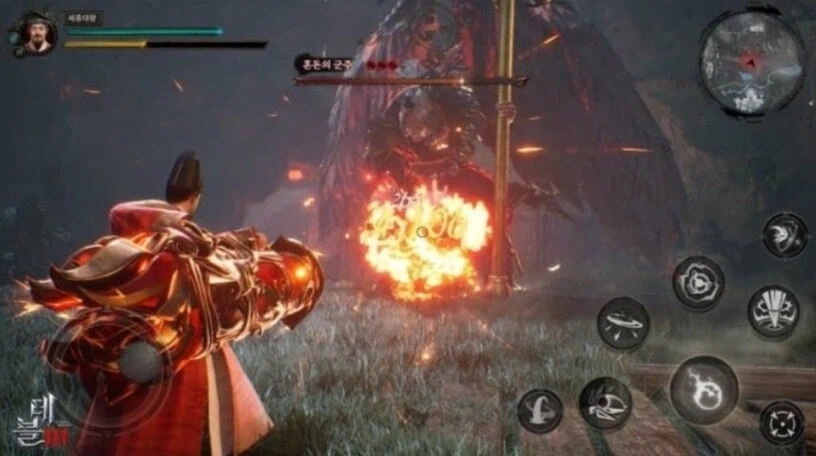Activate the swirling shield skill icon
Screen dimensions: 816x456
[698, 282]
